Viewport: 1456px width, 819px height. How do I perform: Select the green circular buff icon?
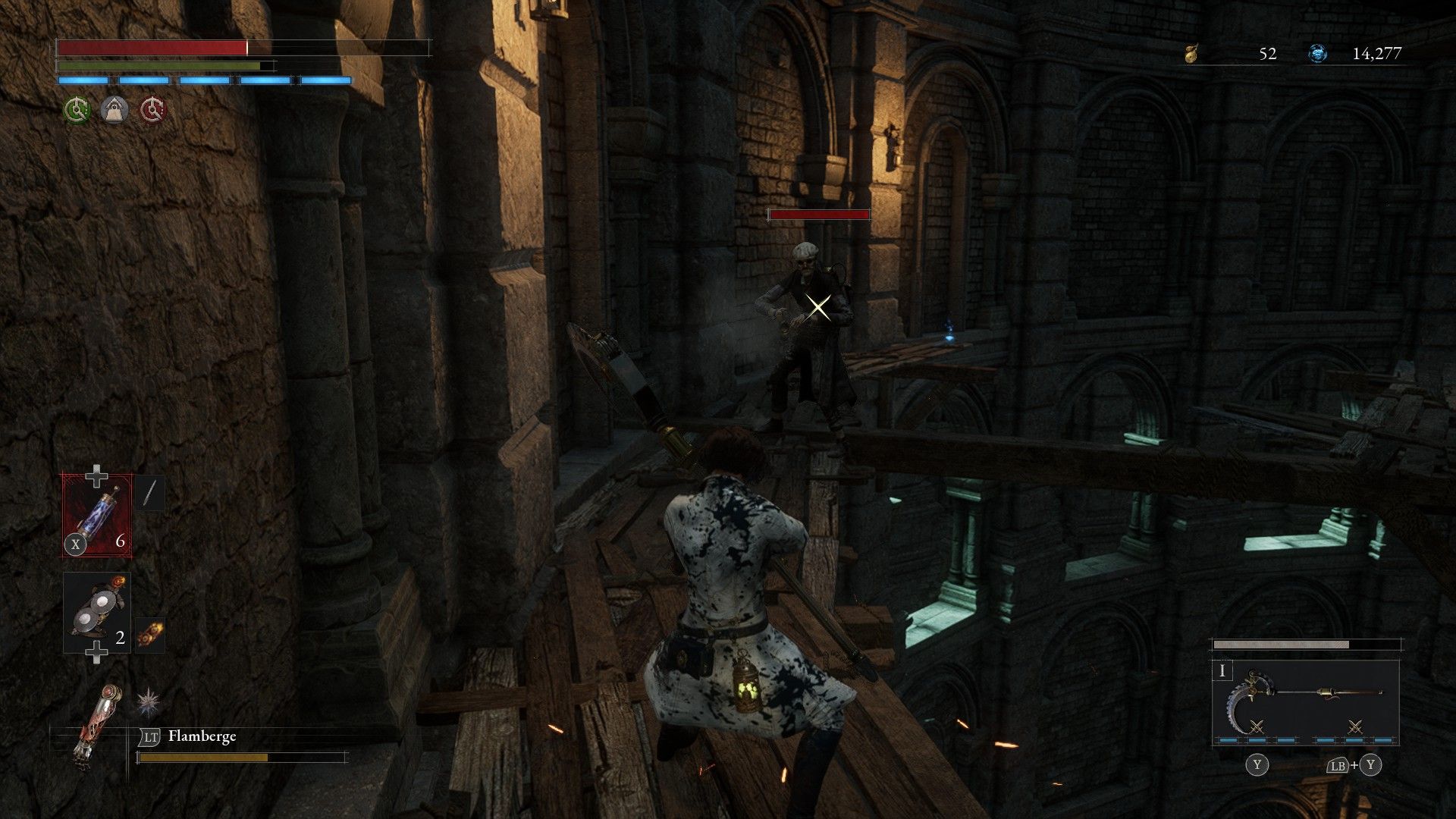coord(77,109)
